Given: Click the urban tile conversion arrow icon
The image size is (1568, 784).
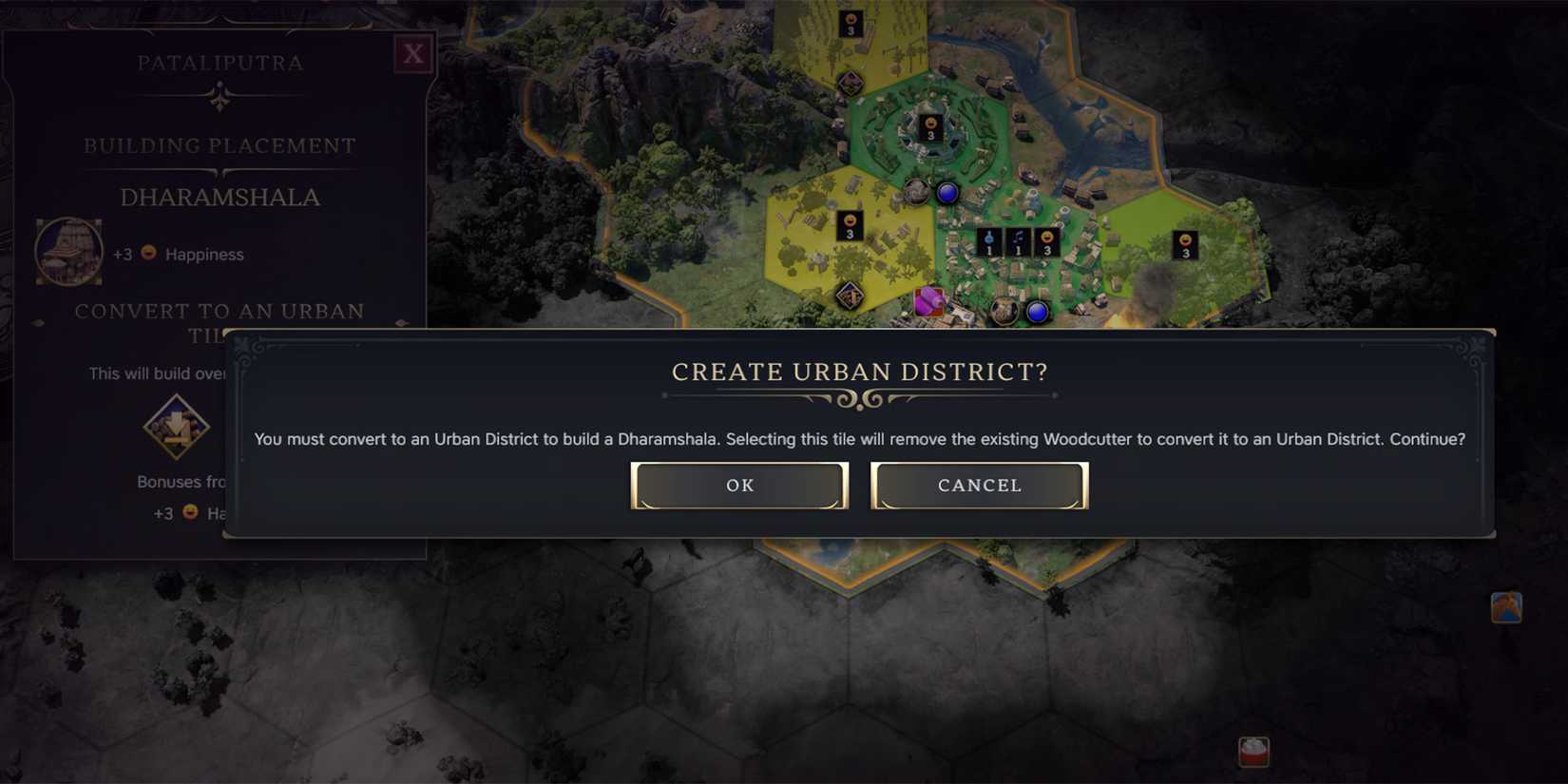Looking at the screenshot, I should [175, 426].
